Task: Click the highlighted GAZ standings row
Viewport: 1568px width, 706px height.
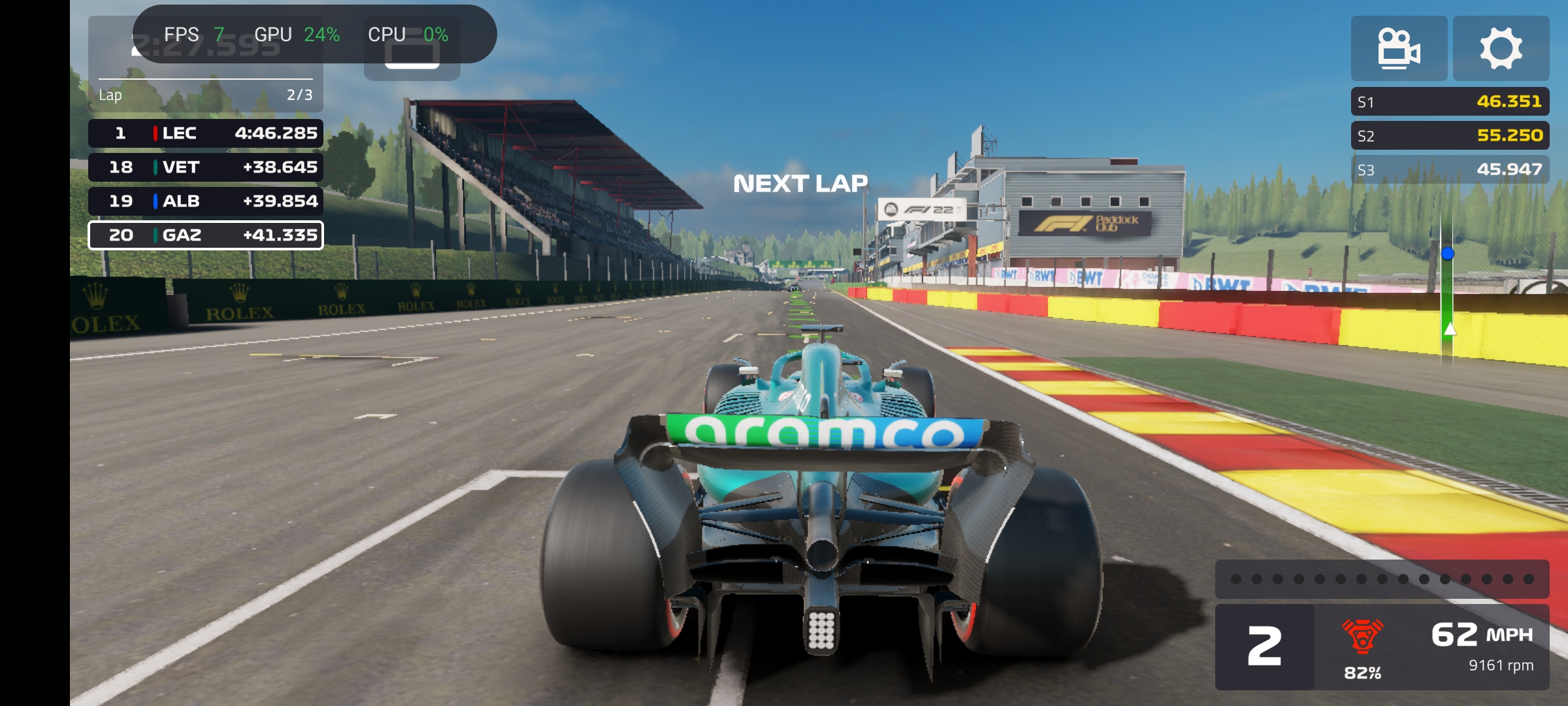Action: (x=206, y=235)
